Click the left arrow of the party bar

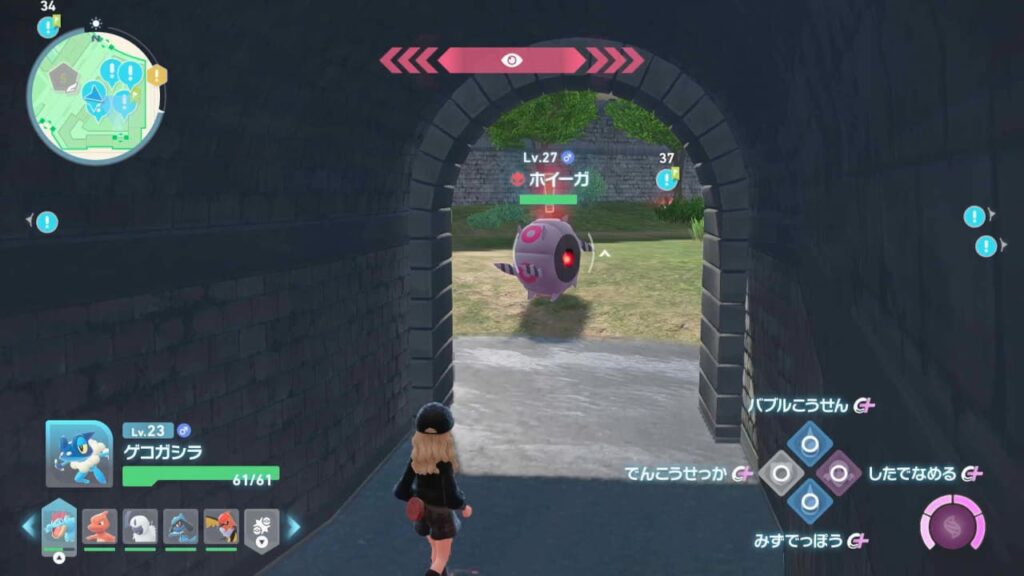tap(27, 526)
